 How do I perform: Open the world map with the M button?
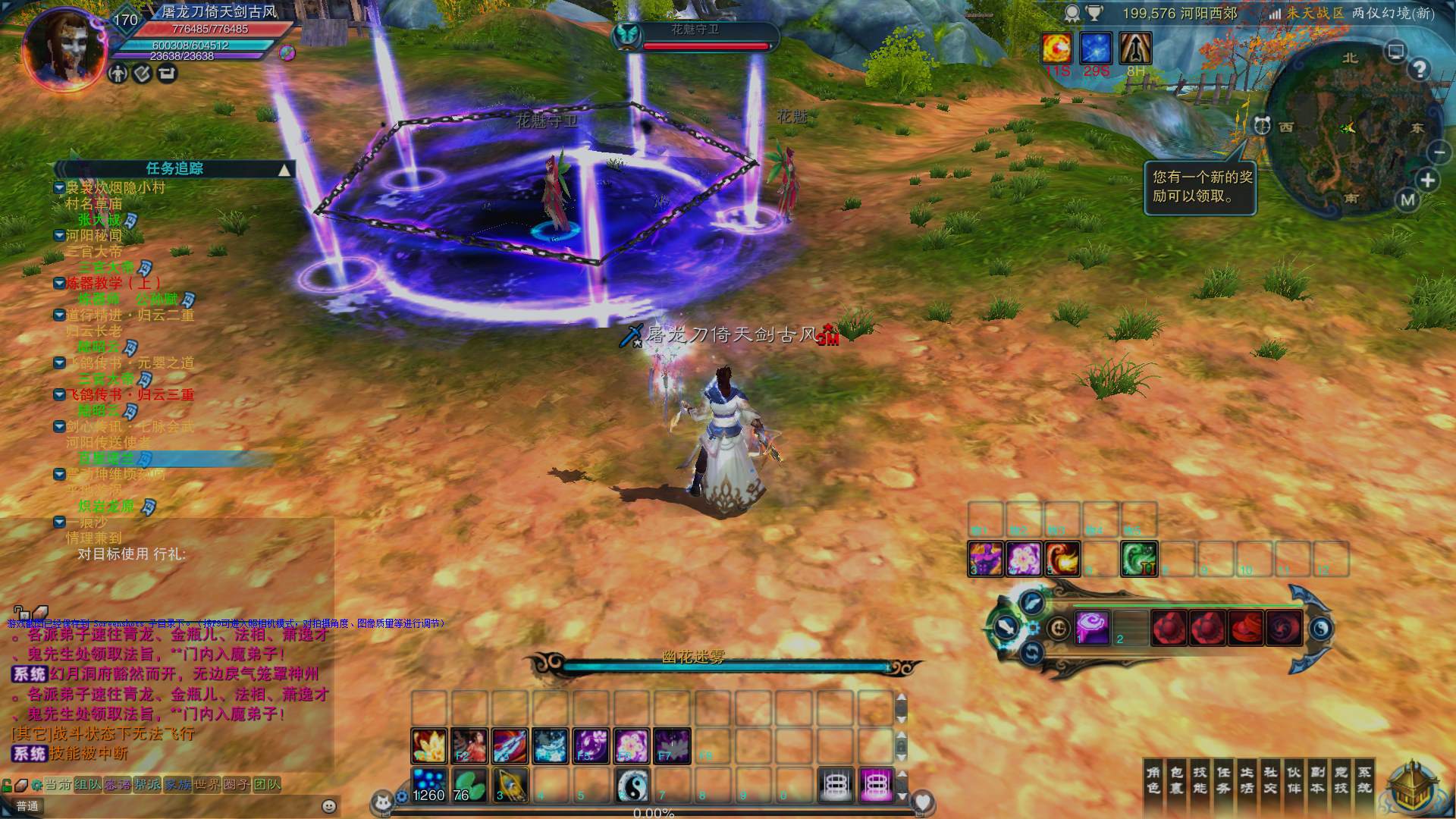coord(1408,200)
